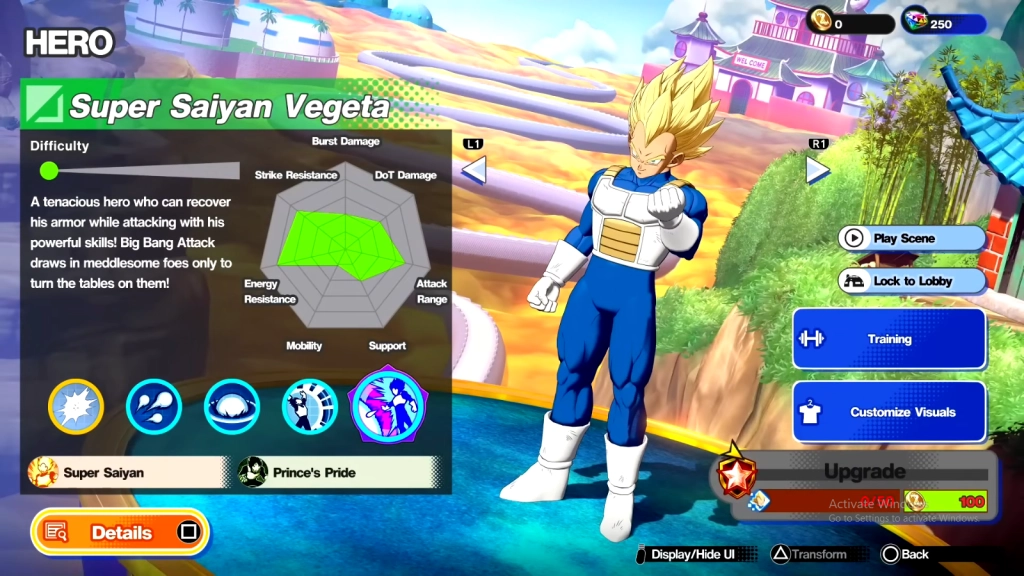This screenshot has width=1024, height=576.
Task: Select the armored figure skill icon
Action: (x=310, y=407)
